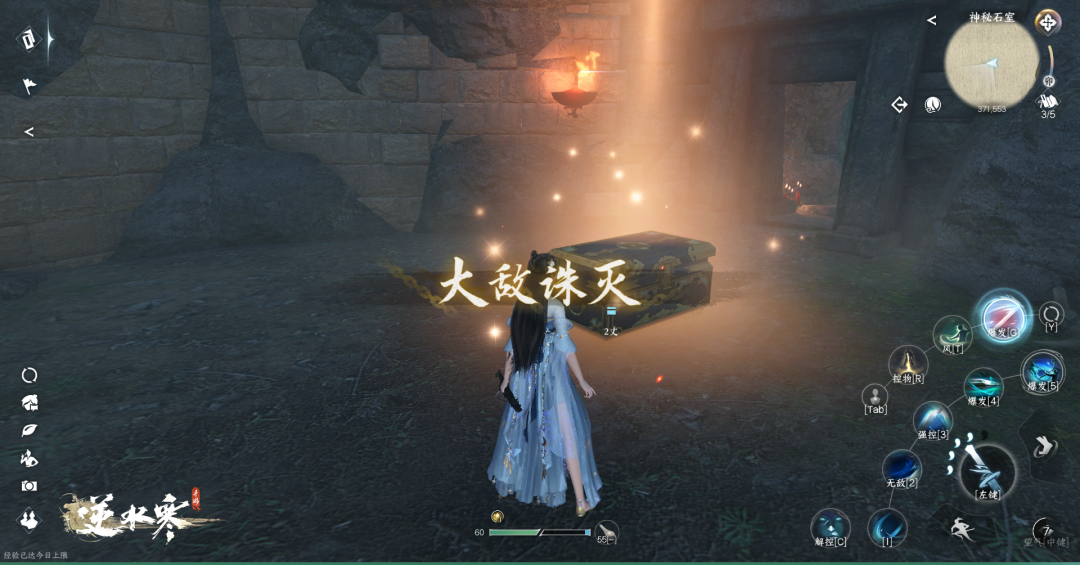Viewport: 1080px width, 565px height.
Task: Use the 强控[3] control skill
Action: tap(932, 418)
